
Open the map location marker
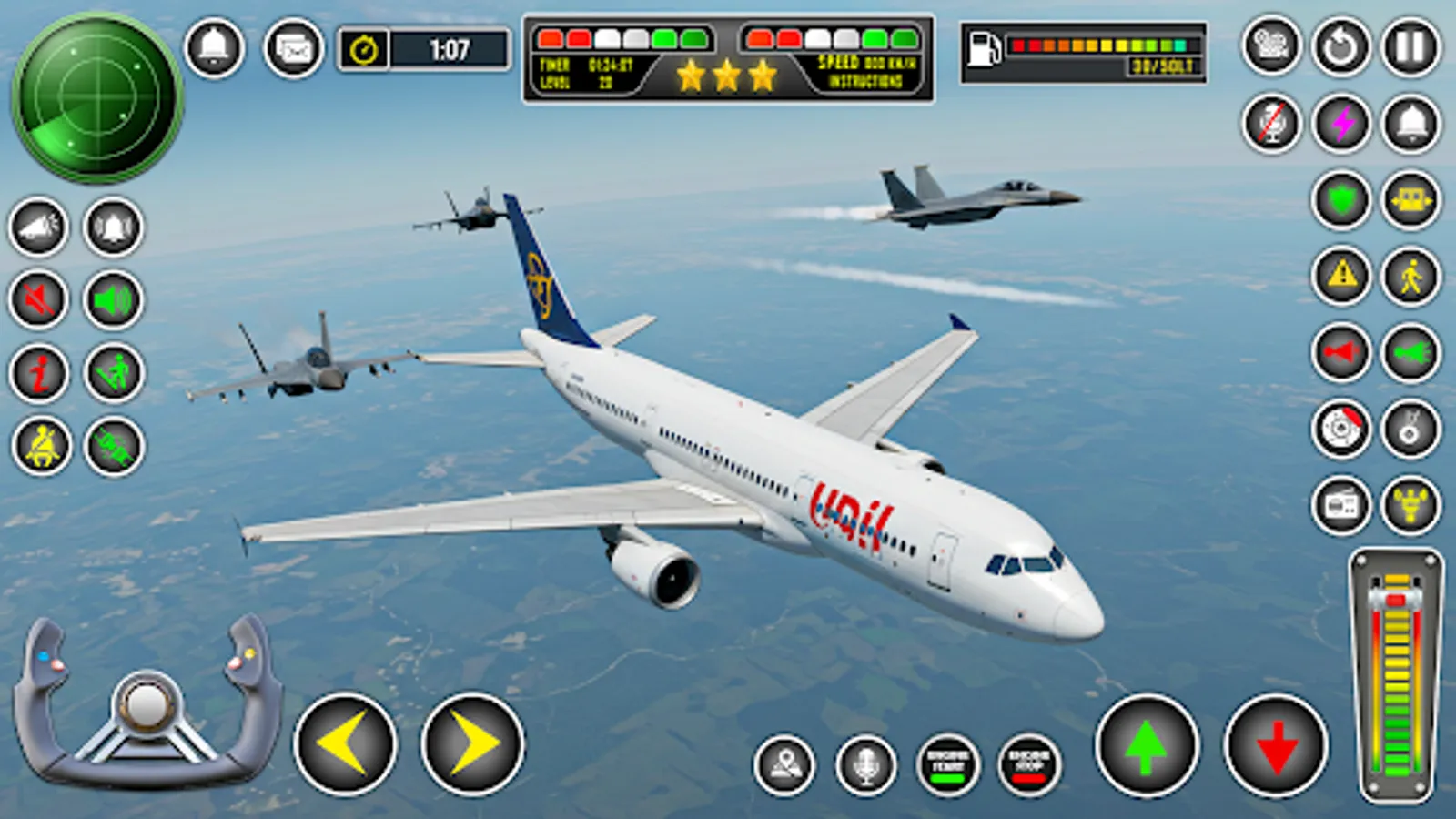coord(788,763)
